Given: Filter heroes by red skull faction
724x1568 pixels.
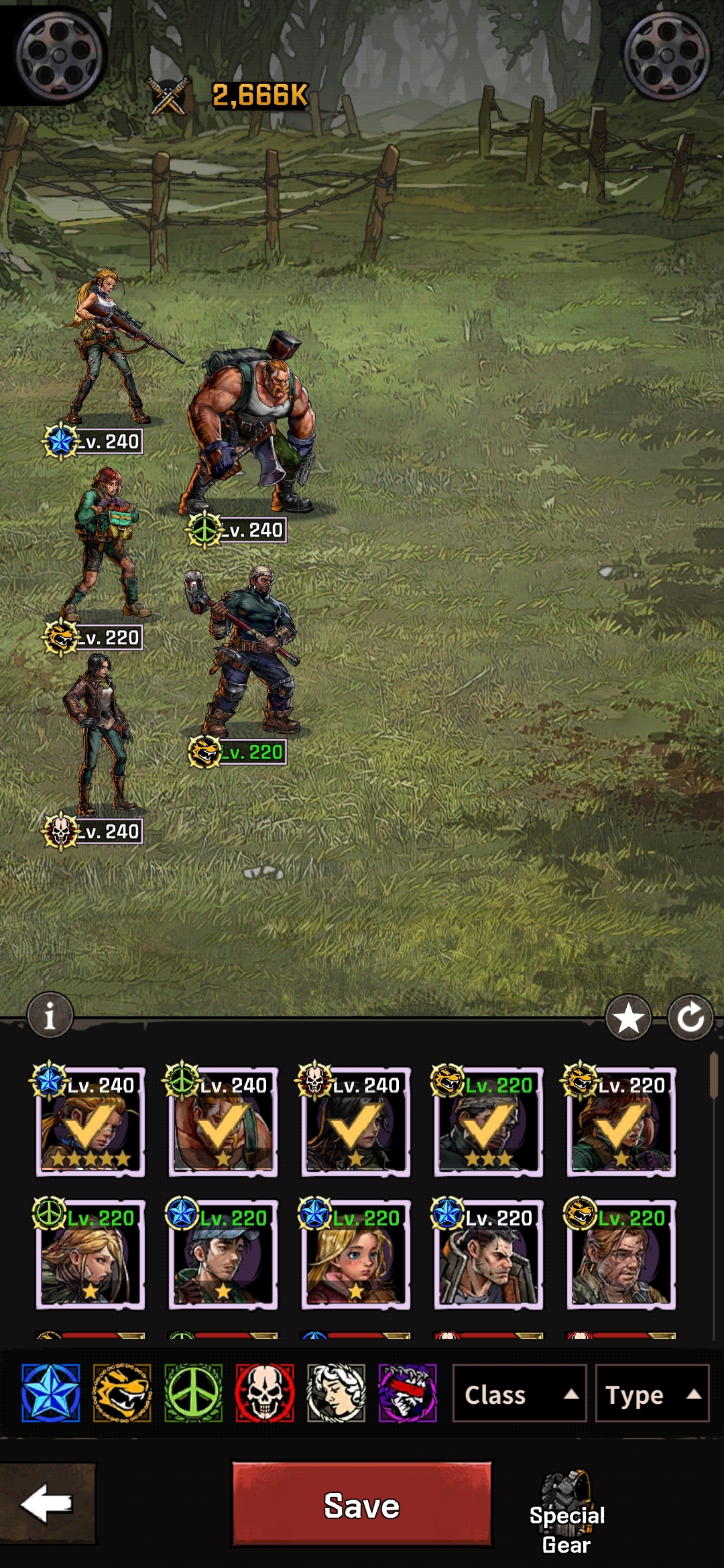Looking at the screenshot, I should 265,1393.
